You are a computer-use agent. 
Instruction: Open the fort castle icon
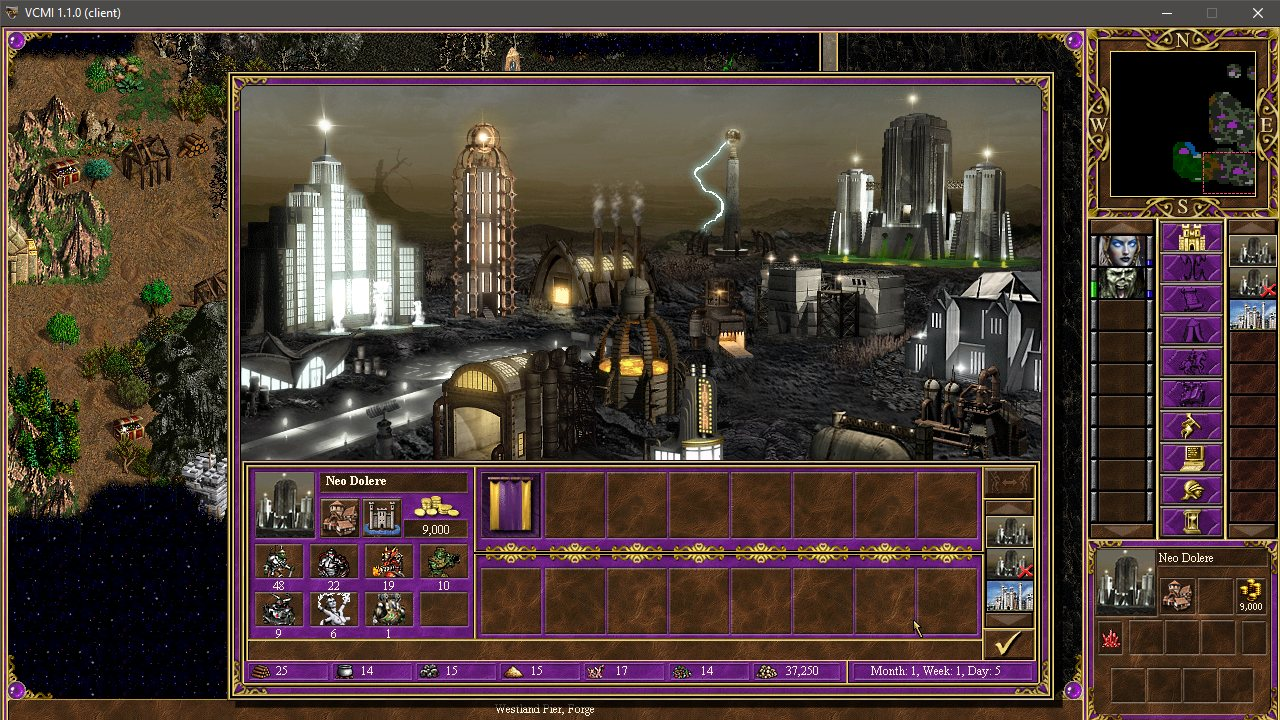point(381,516)
